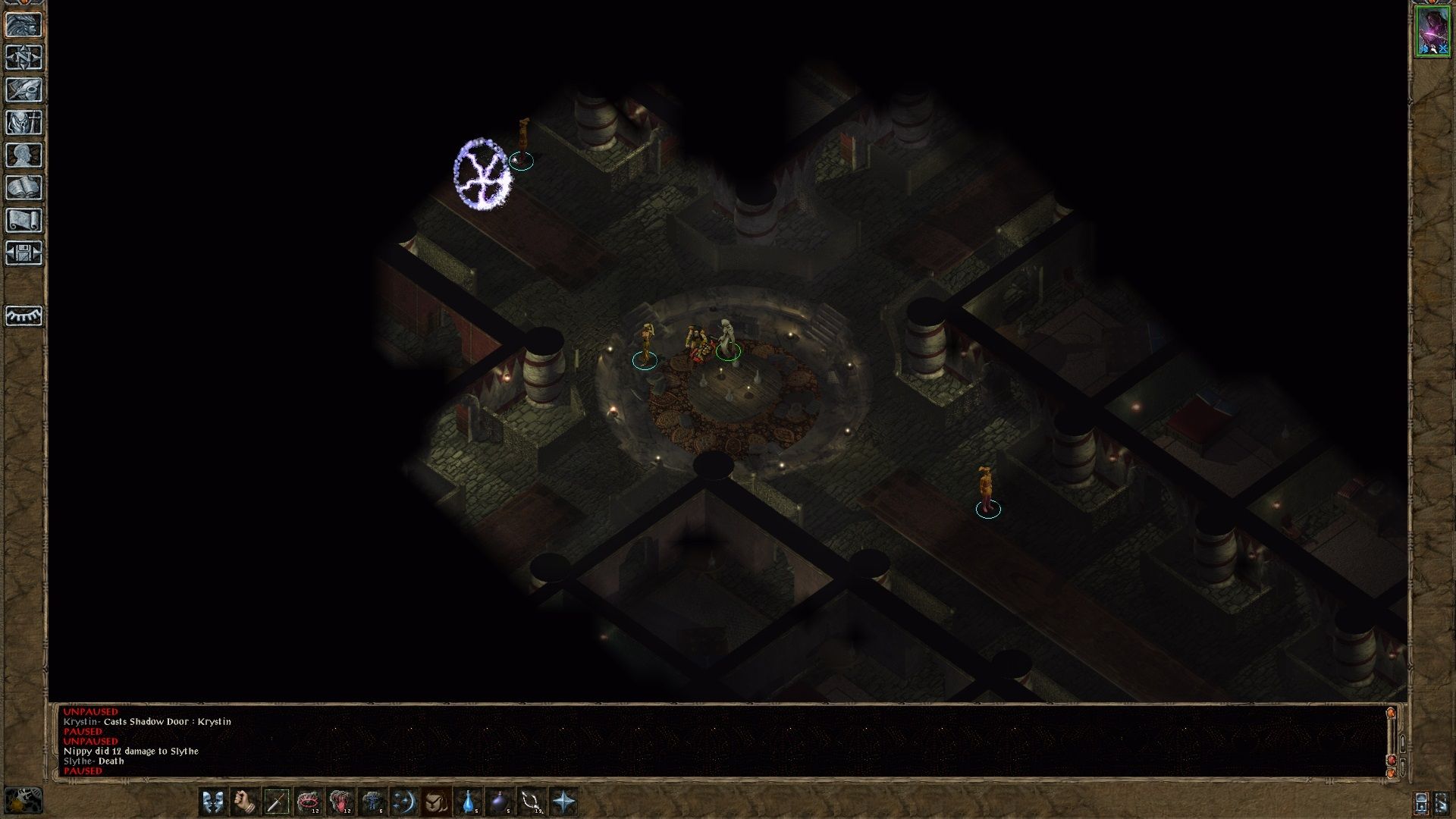Select the party member portrait
Screen dimensions: 1456x819
tap(1432, 31)
